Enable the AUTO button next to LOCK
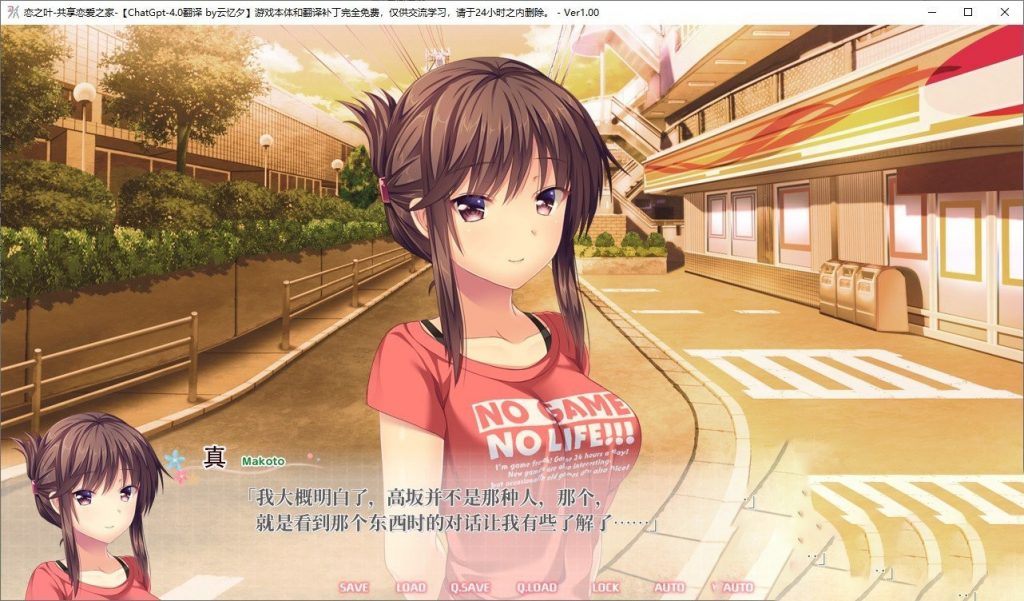Viewport: 1024px width, 601px height. coord(669,588)
